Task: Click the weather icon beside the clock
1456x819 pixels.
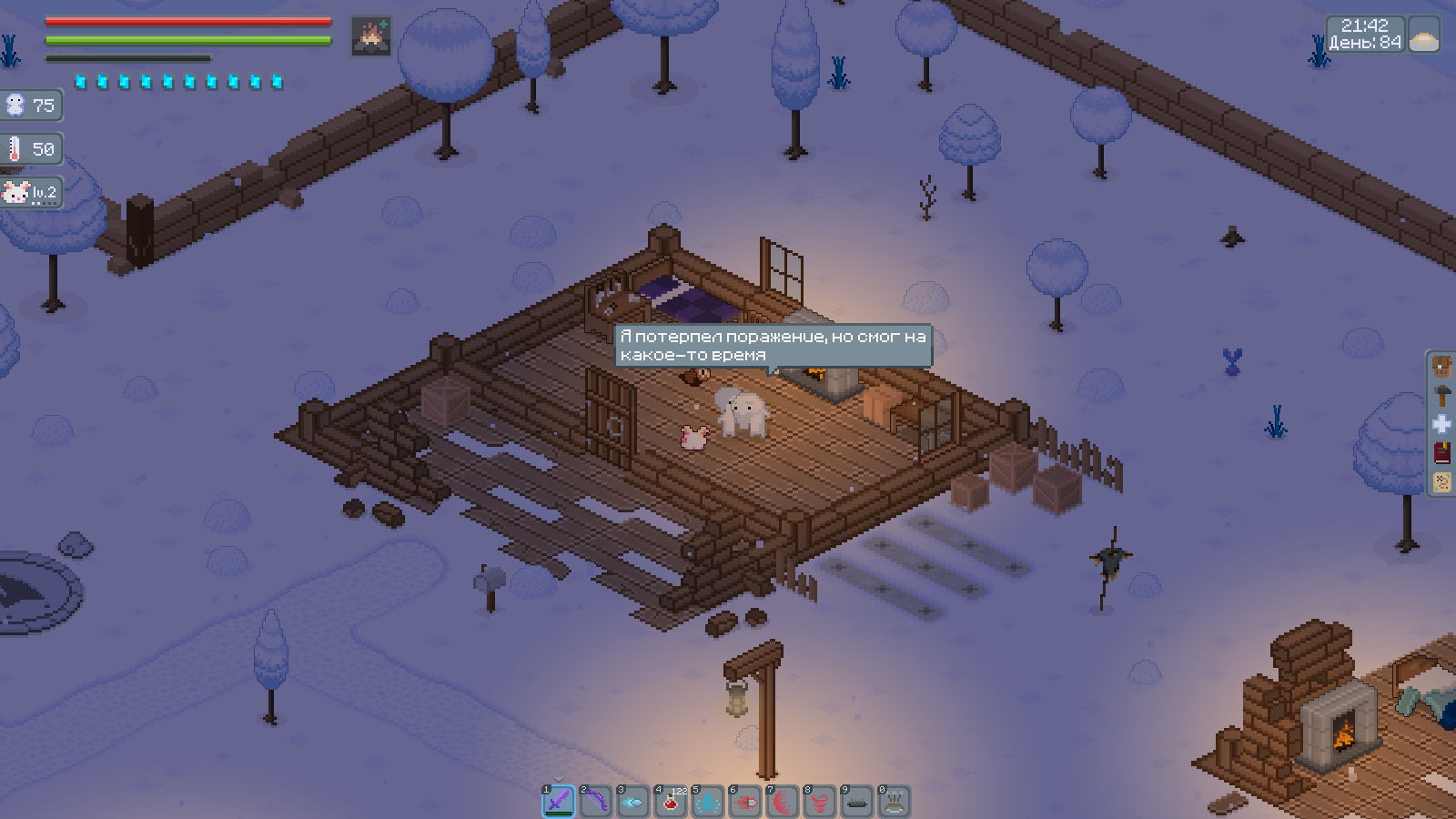Action: 1424,36
